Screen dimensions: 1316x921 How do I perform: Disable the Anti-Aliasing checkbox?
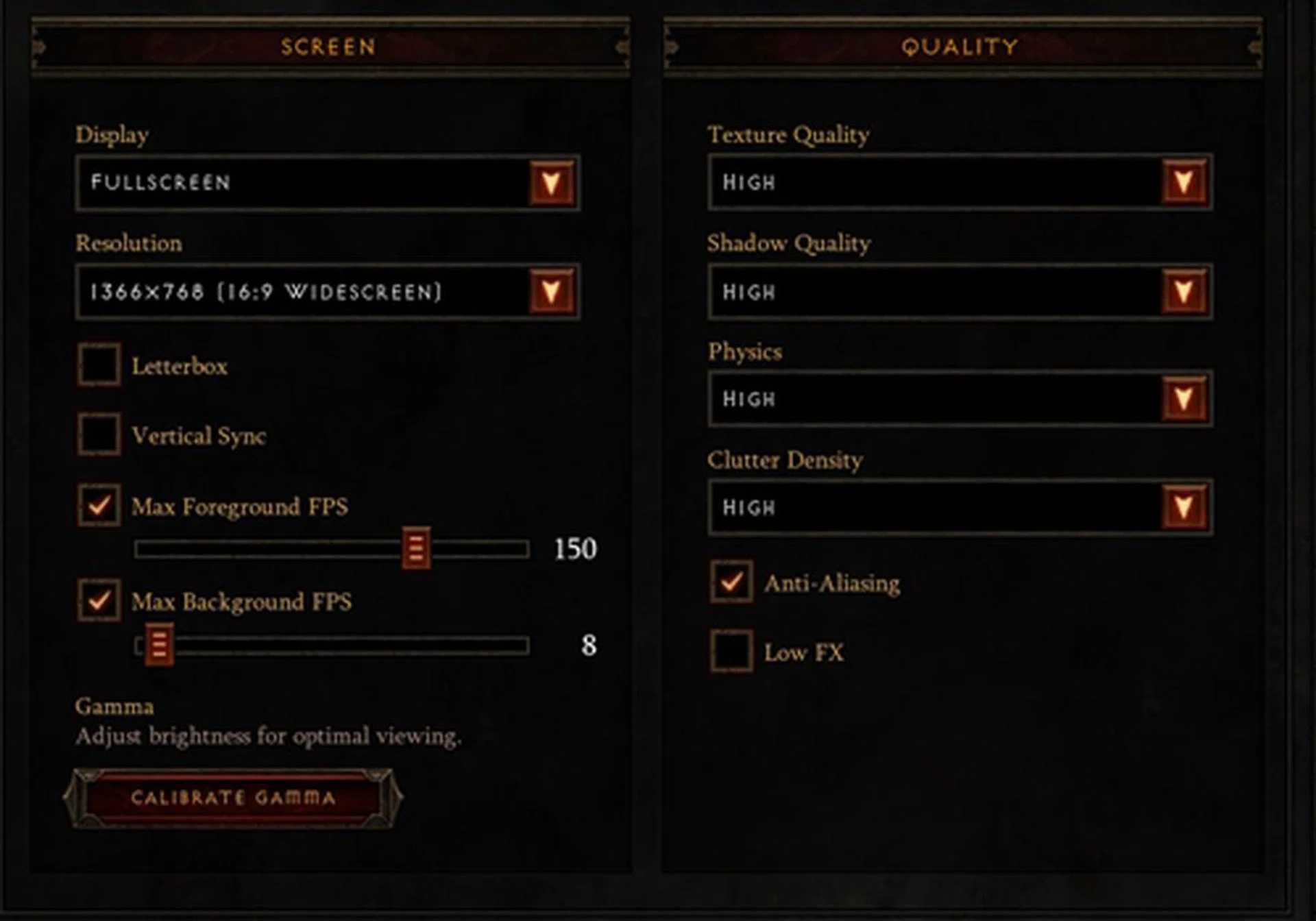click(x=731, y=582)
